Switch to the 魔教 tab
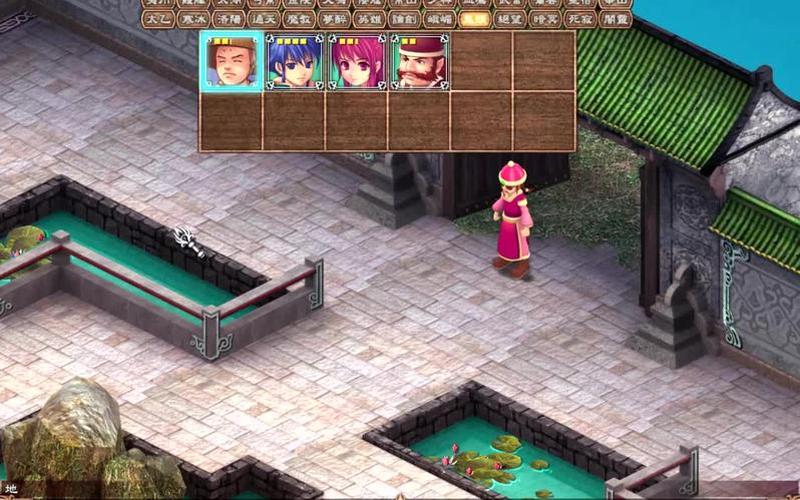This screenshot has width=800, height=500. point(300,19)
